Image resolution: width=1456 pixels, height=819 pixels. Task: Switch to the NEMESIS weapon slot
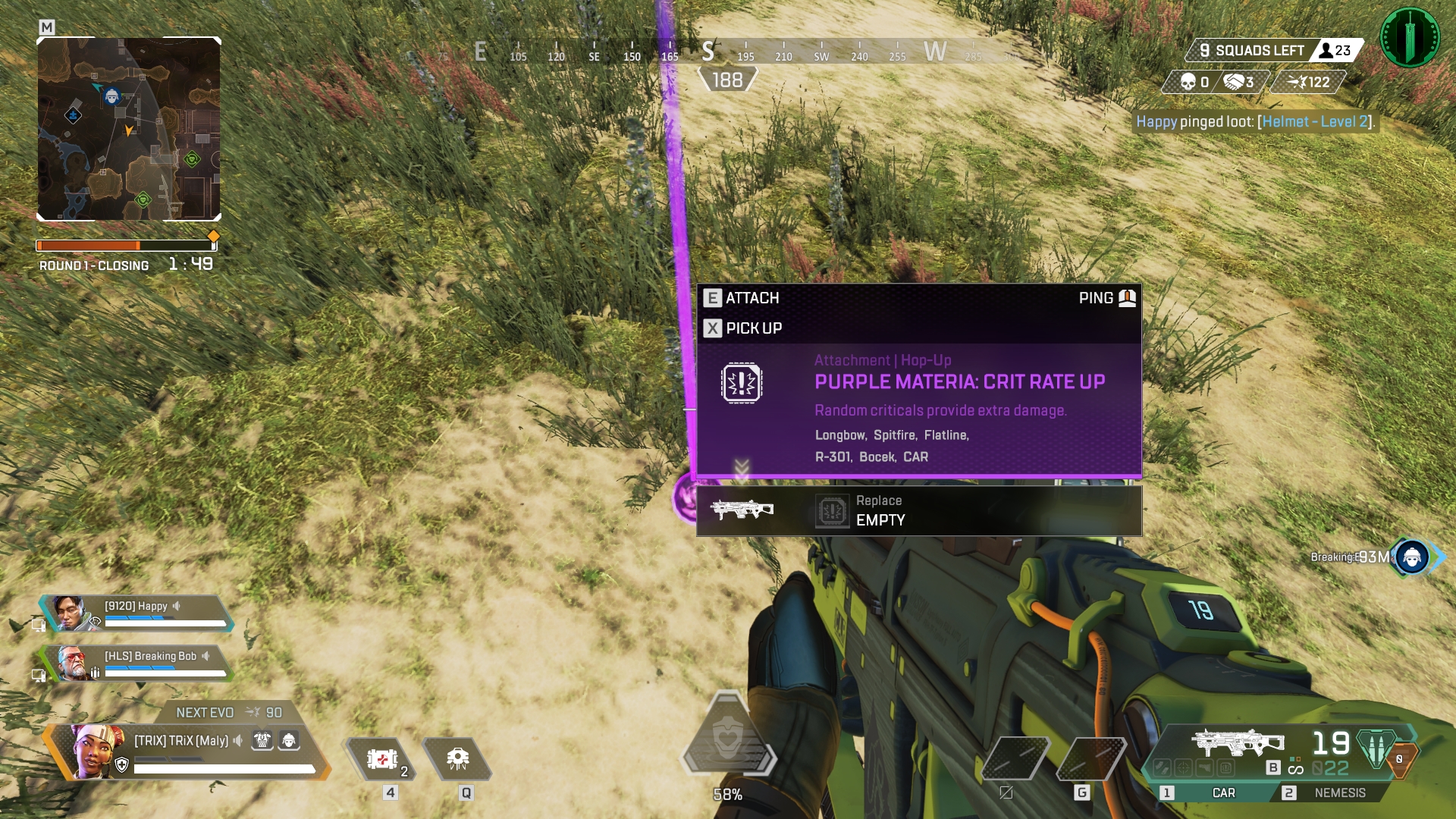coord(1339,792)
